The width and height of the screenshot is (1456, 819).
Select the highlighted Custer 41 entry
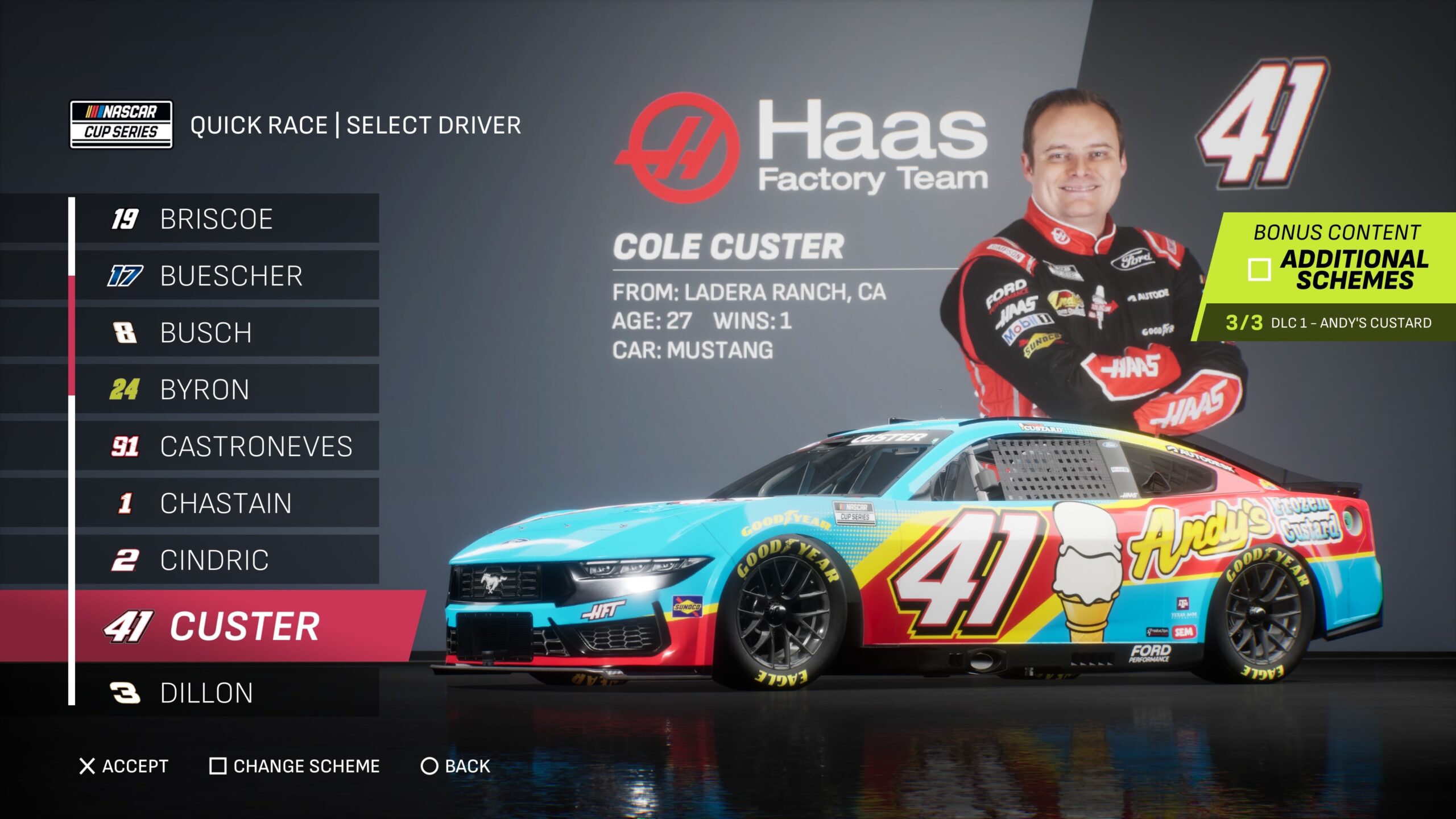245,626
